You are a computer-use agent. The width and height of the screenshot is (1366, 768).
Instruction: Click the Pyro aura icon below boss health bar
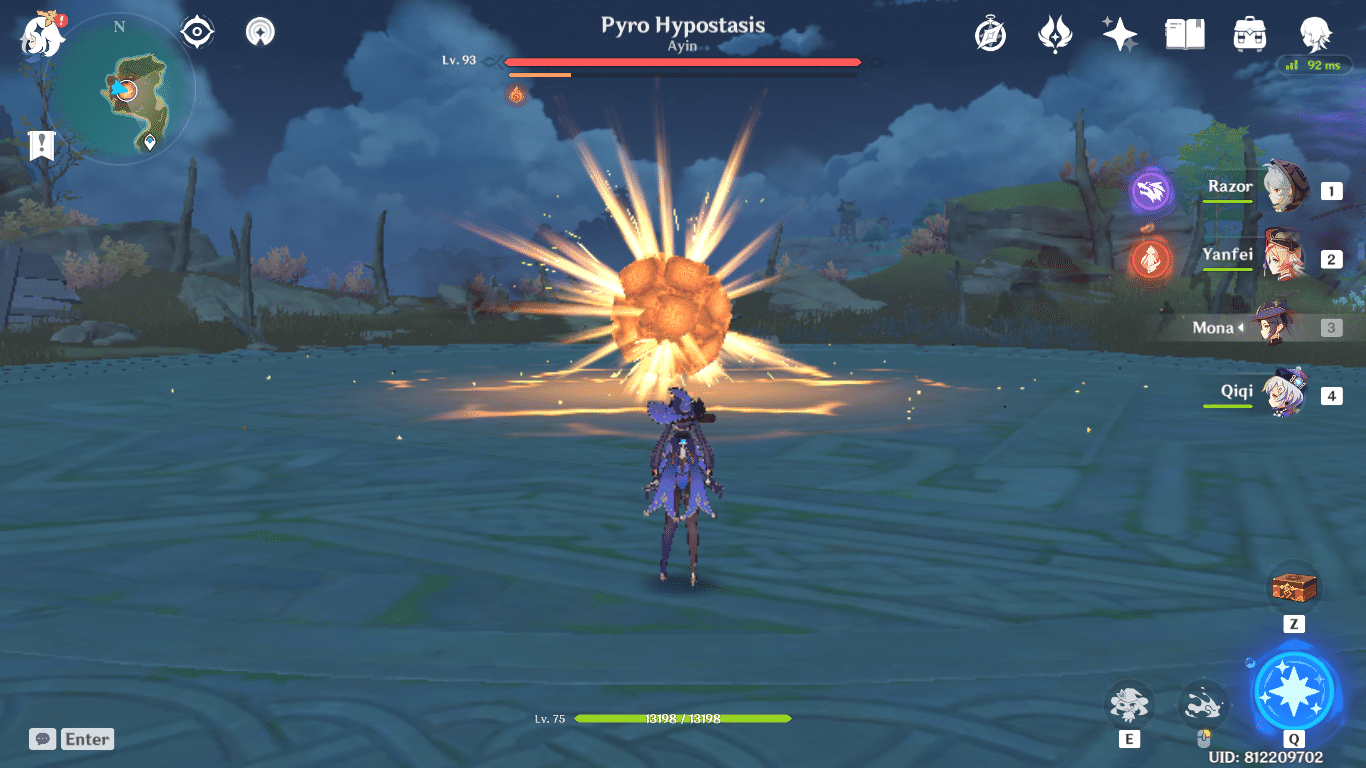coord(516,95)
